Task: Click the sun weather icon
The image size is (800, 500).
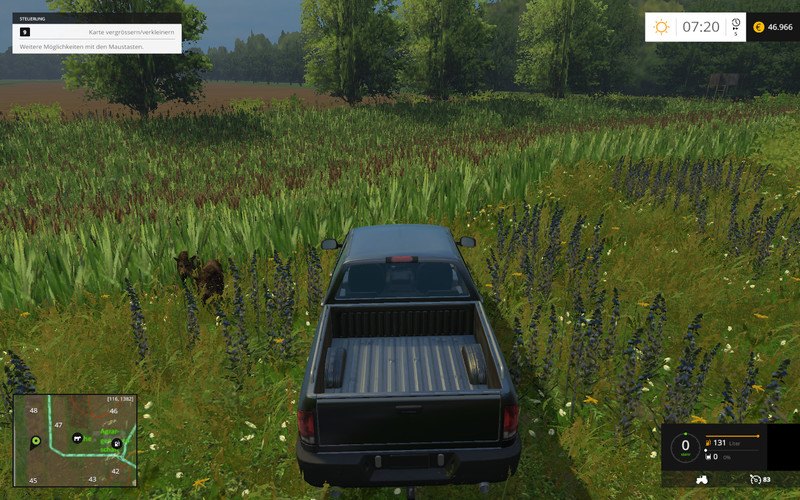Action: (x=661, y=27)
